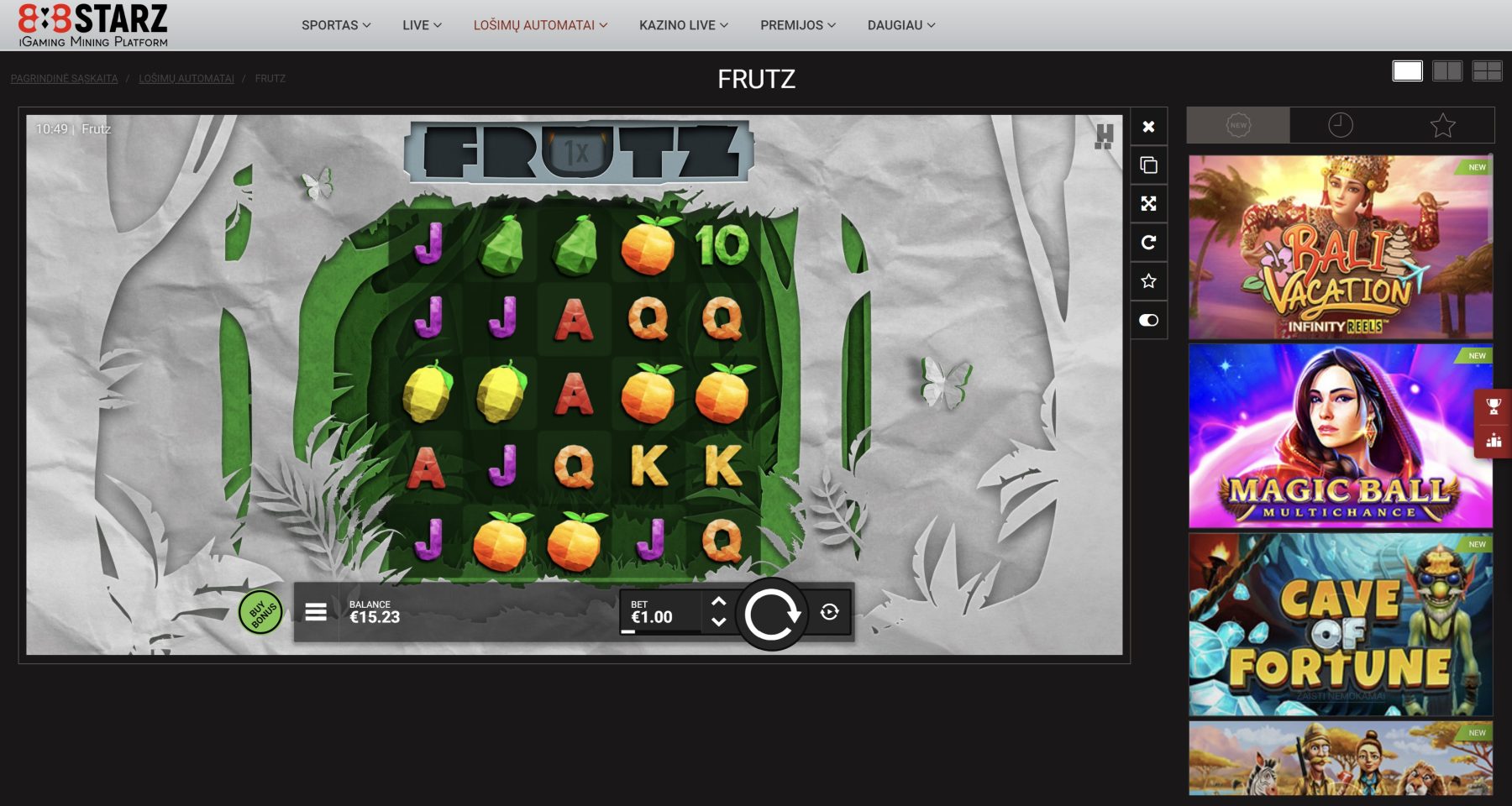The height and width of the screenshot is (806, 1512).
Task: Open the Buy Bonus feature
Action: pyautogui.click(x=260, y=612)
